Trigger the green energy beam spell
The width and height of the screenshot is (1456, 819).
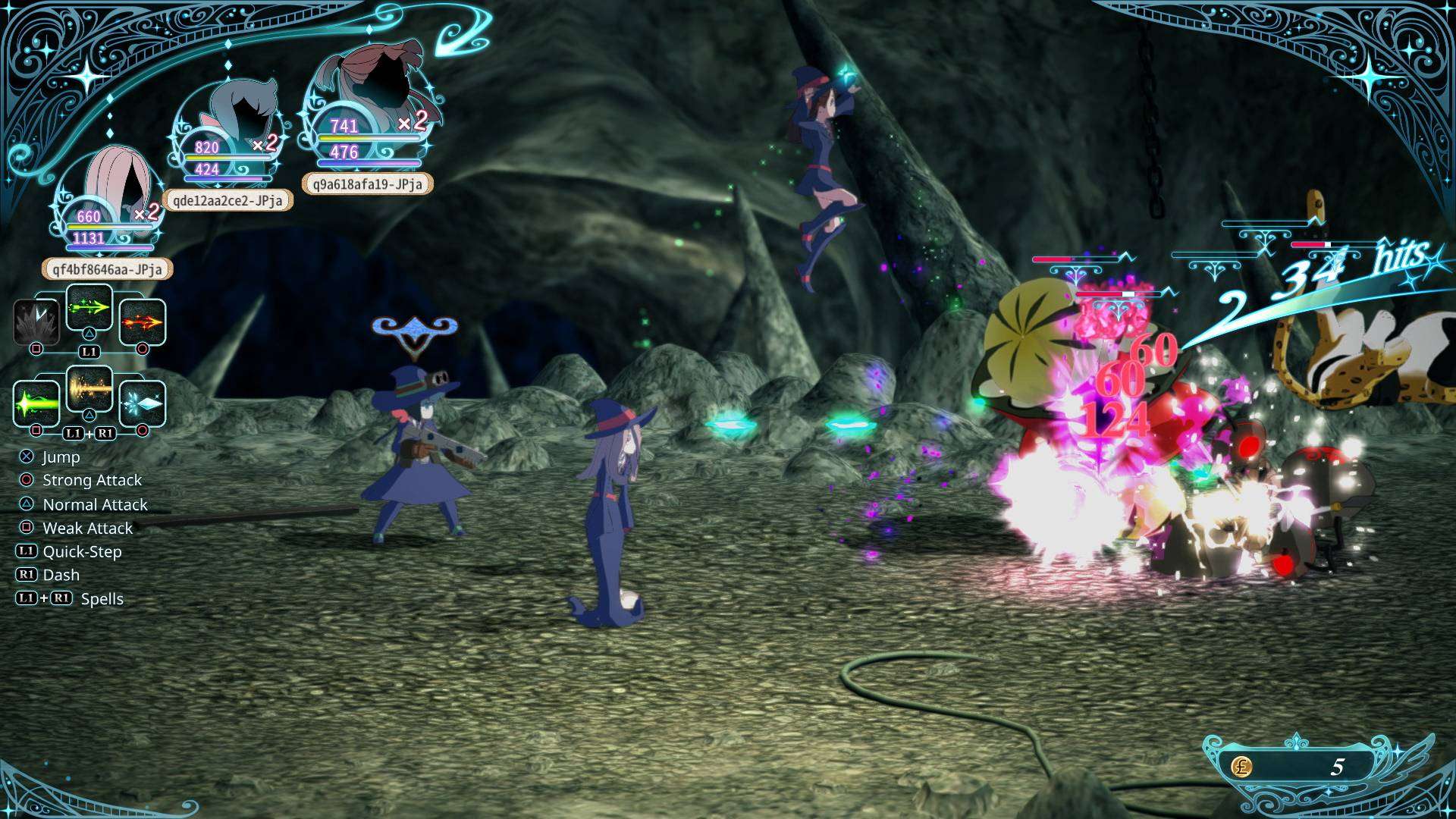[x=36, y=403]
